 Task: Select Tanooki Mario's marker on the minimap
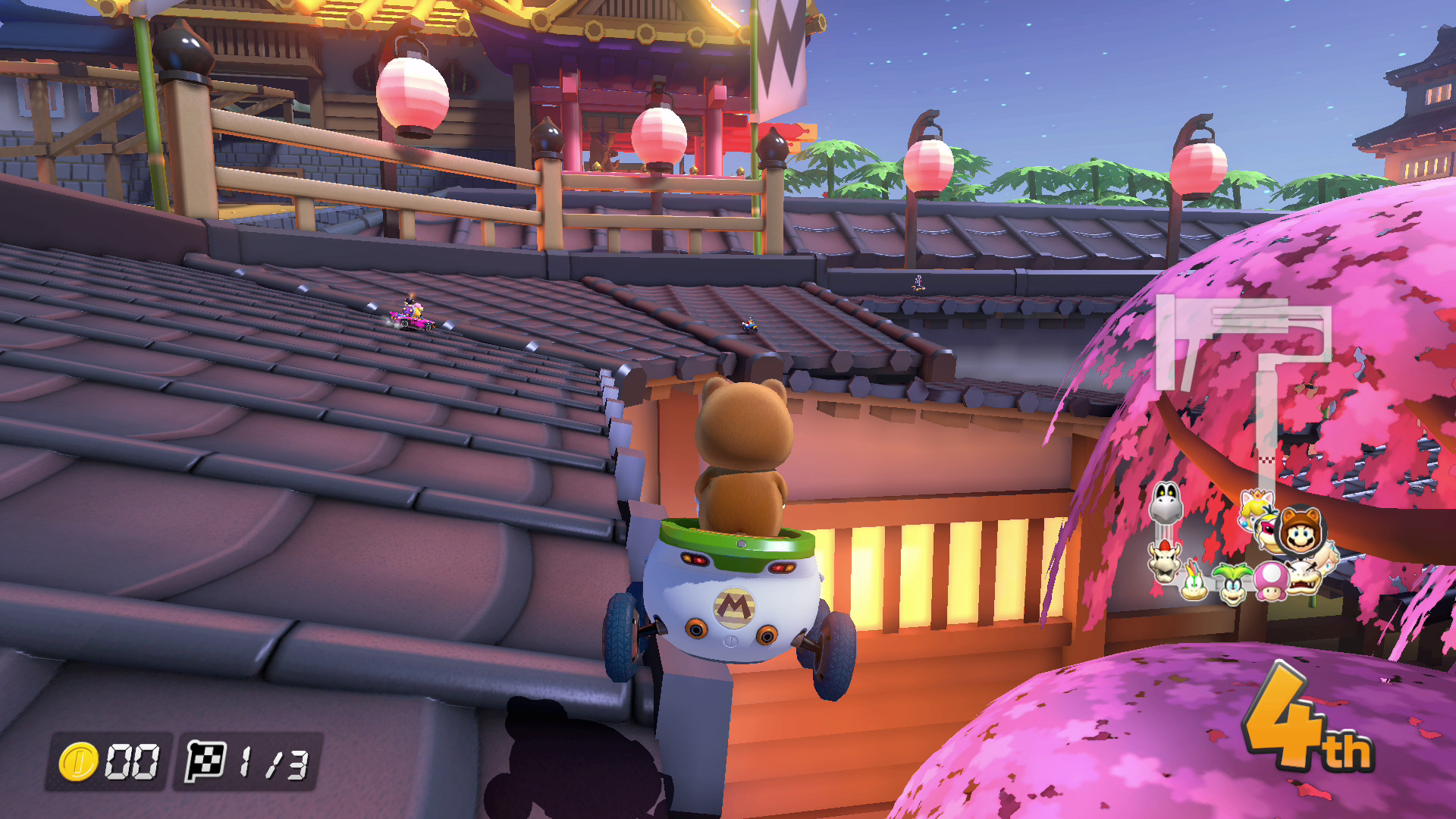1300,530
